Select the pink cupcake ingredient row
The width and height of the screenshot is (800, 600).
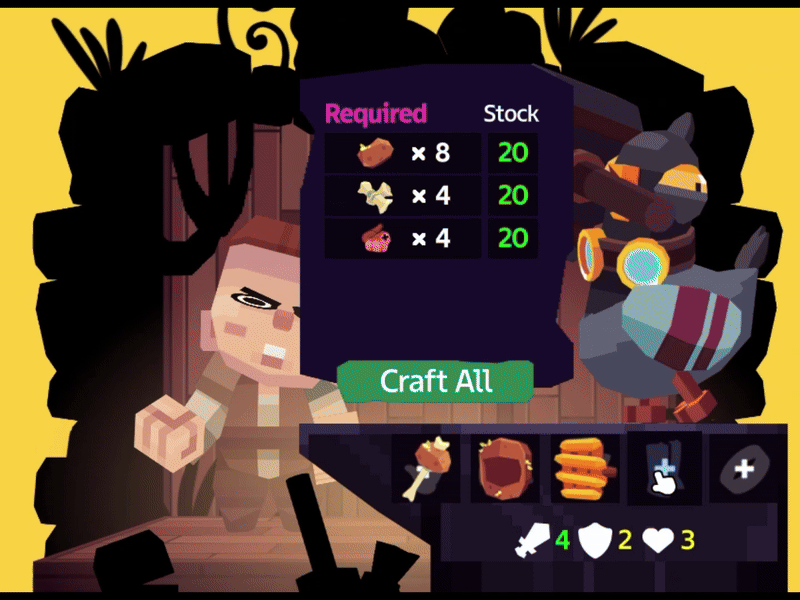[x=402, y=239]
